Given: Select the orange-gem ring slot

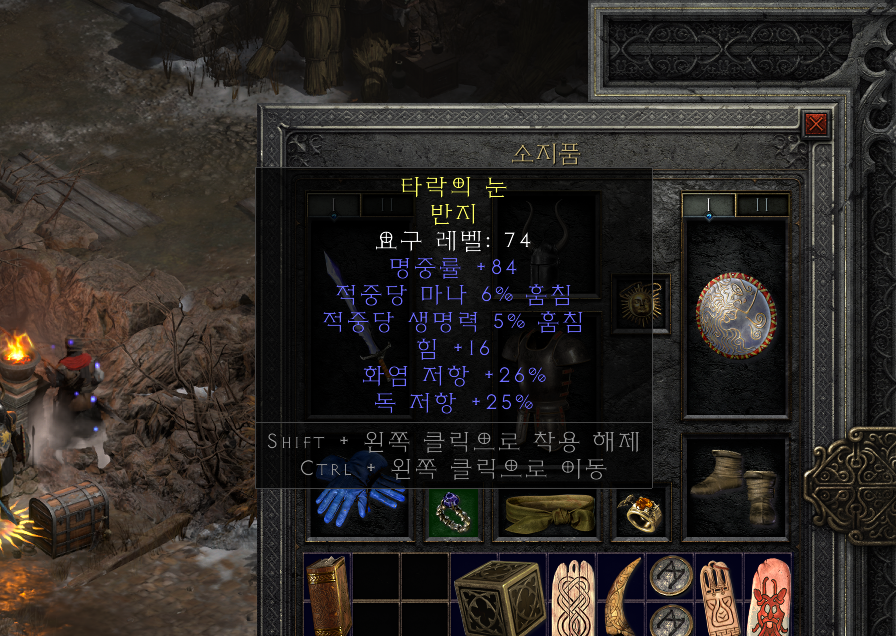Looking at the screenshot, I should point(640,514).
